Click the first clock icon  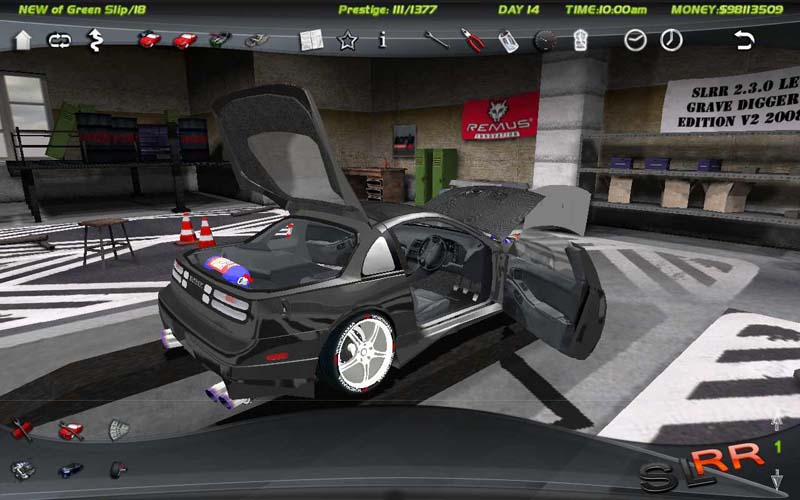pos(635,40)
